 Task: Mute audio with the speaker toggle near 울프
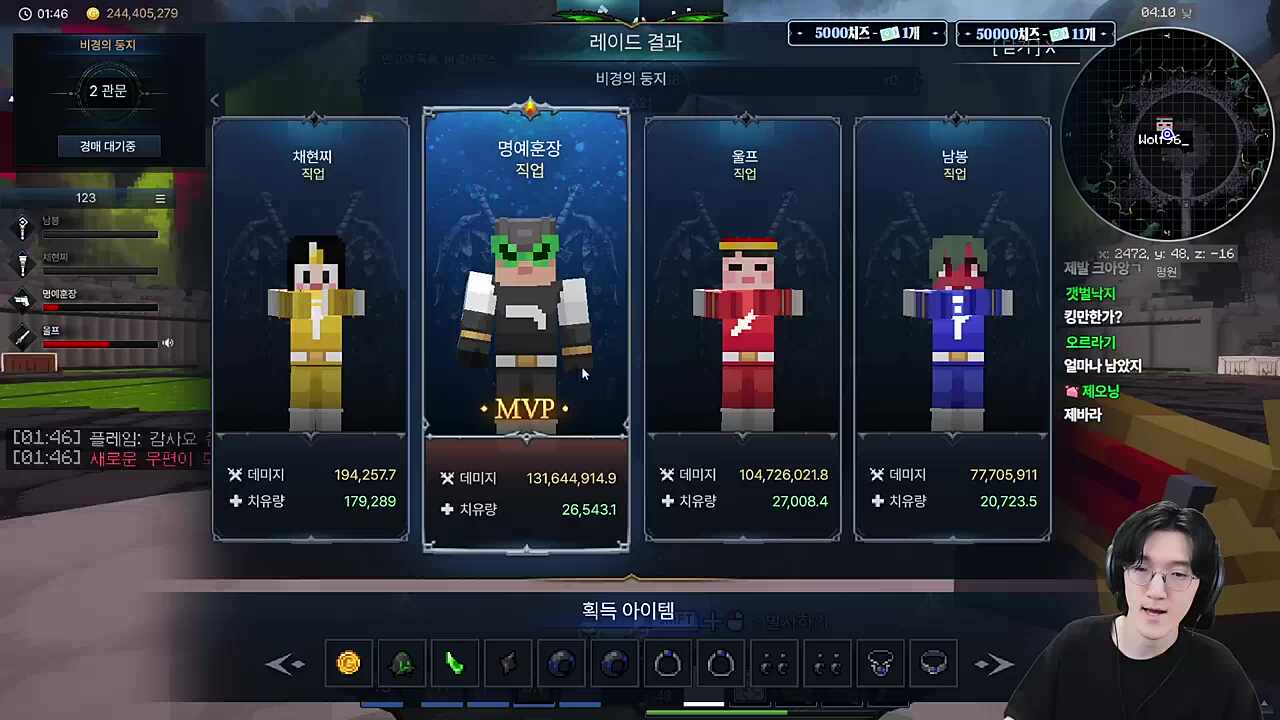(168, 343)
